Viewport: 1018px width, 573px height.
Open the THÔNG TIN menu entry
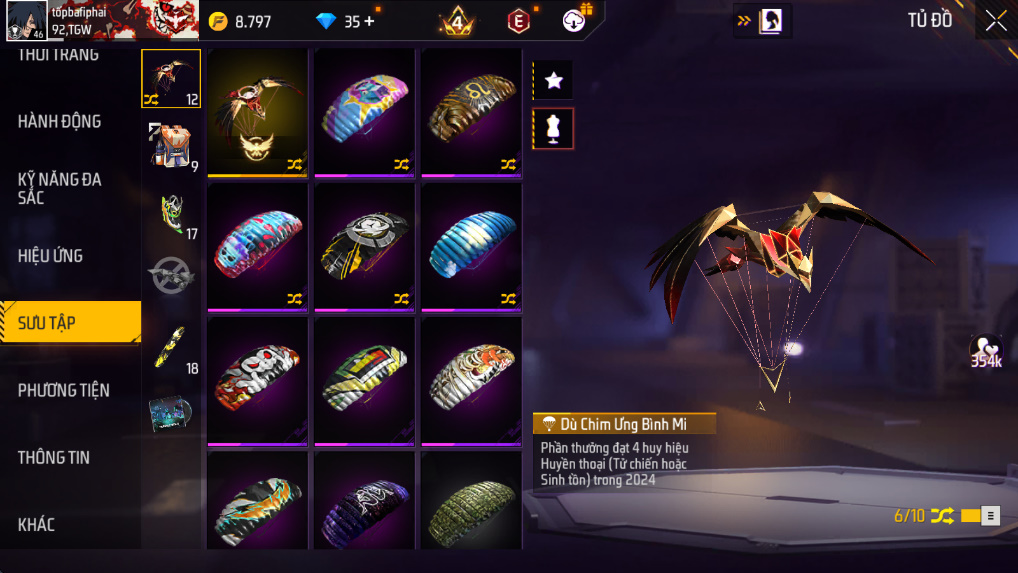point(54,457)
